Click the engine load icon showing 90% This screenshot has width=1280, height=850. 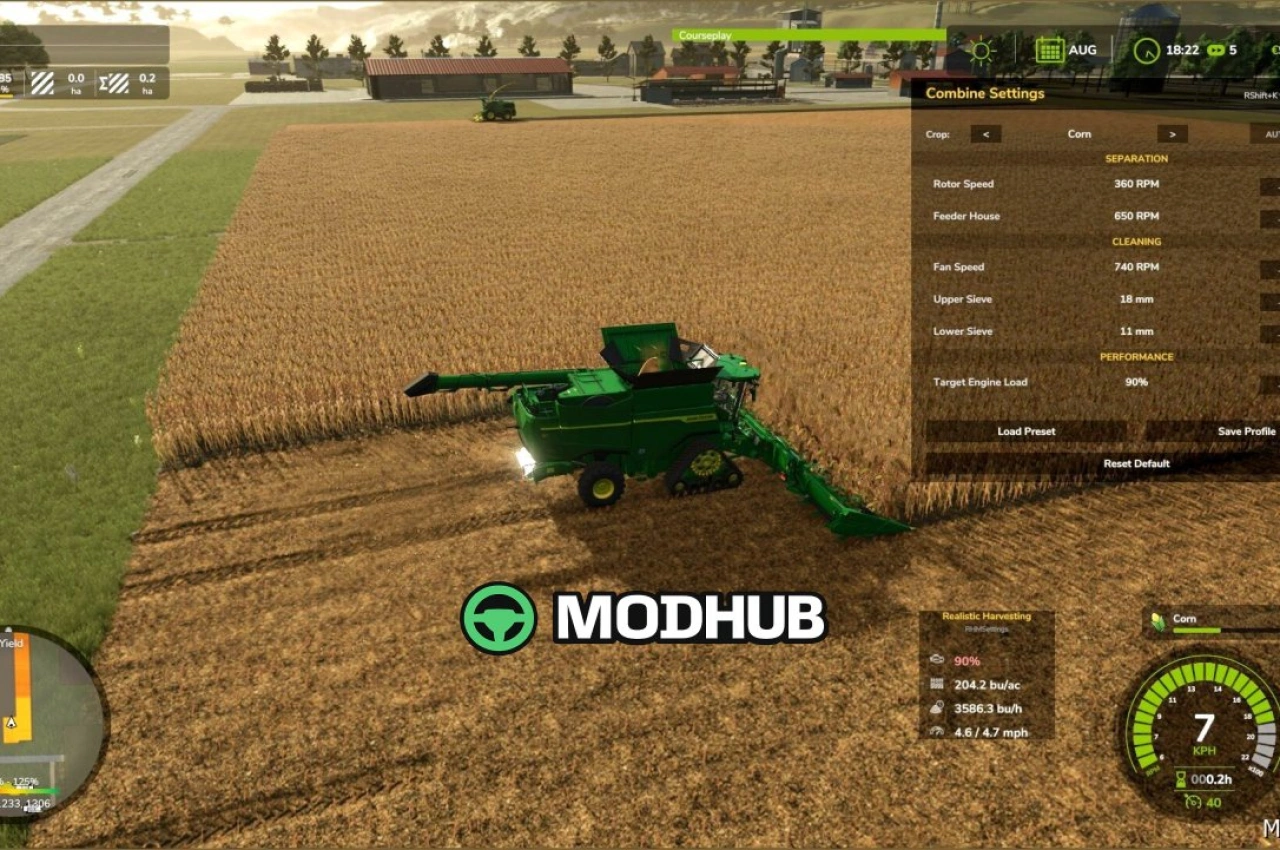(936, 660)
